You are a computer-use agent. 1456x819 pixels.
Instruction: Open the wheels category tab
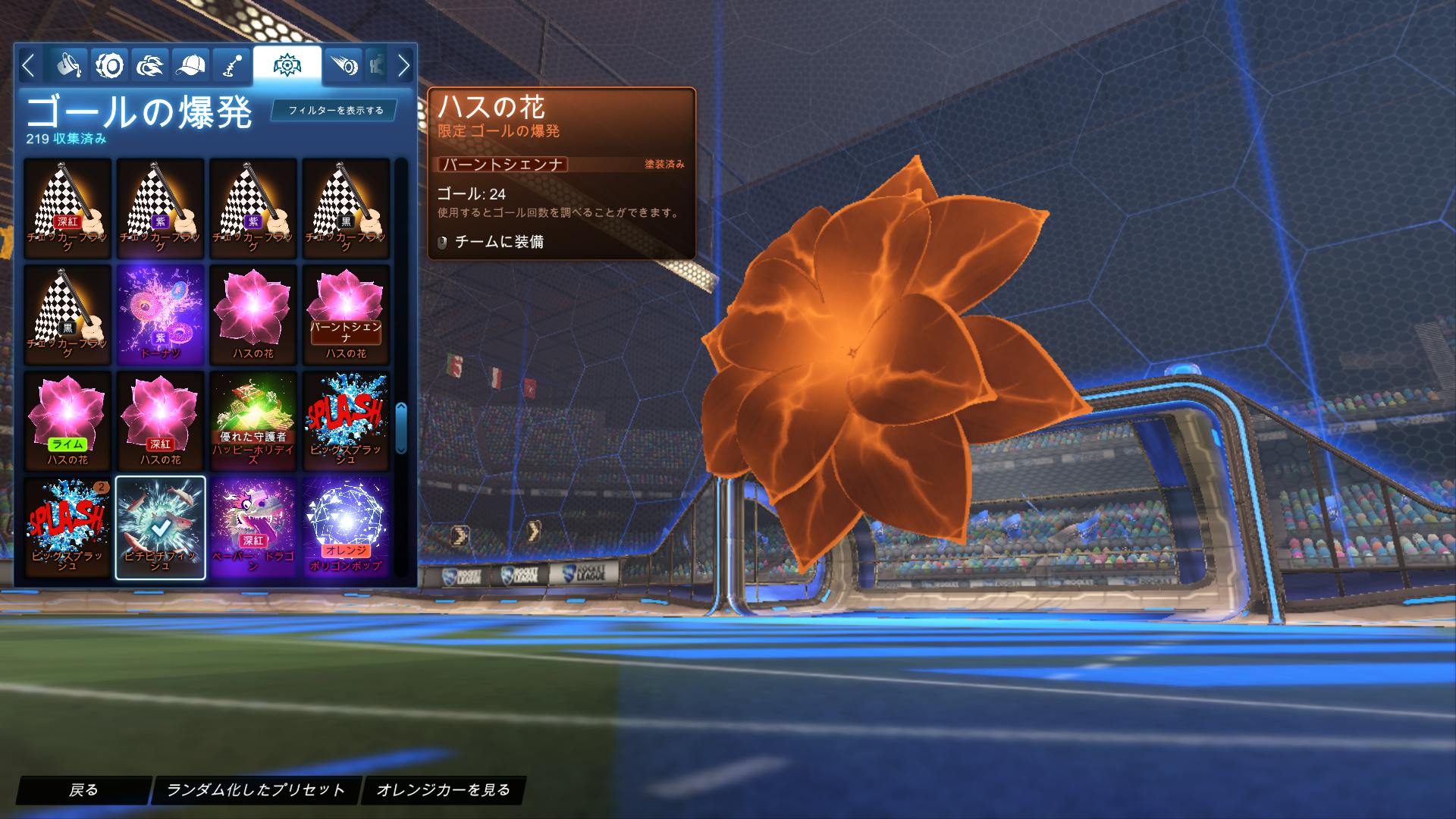(x=110, y=66)
